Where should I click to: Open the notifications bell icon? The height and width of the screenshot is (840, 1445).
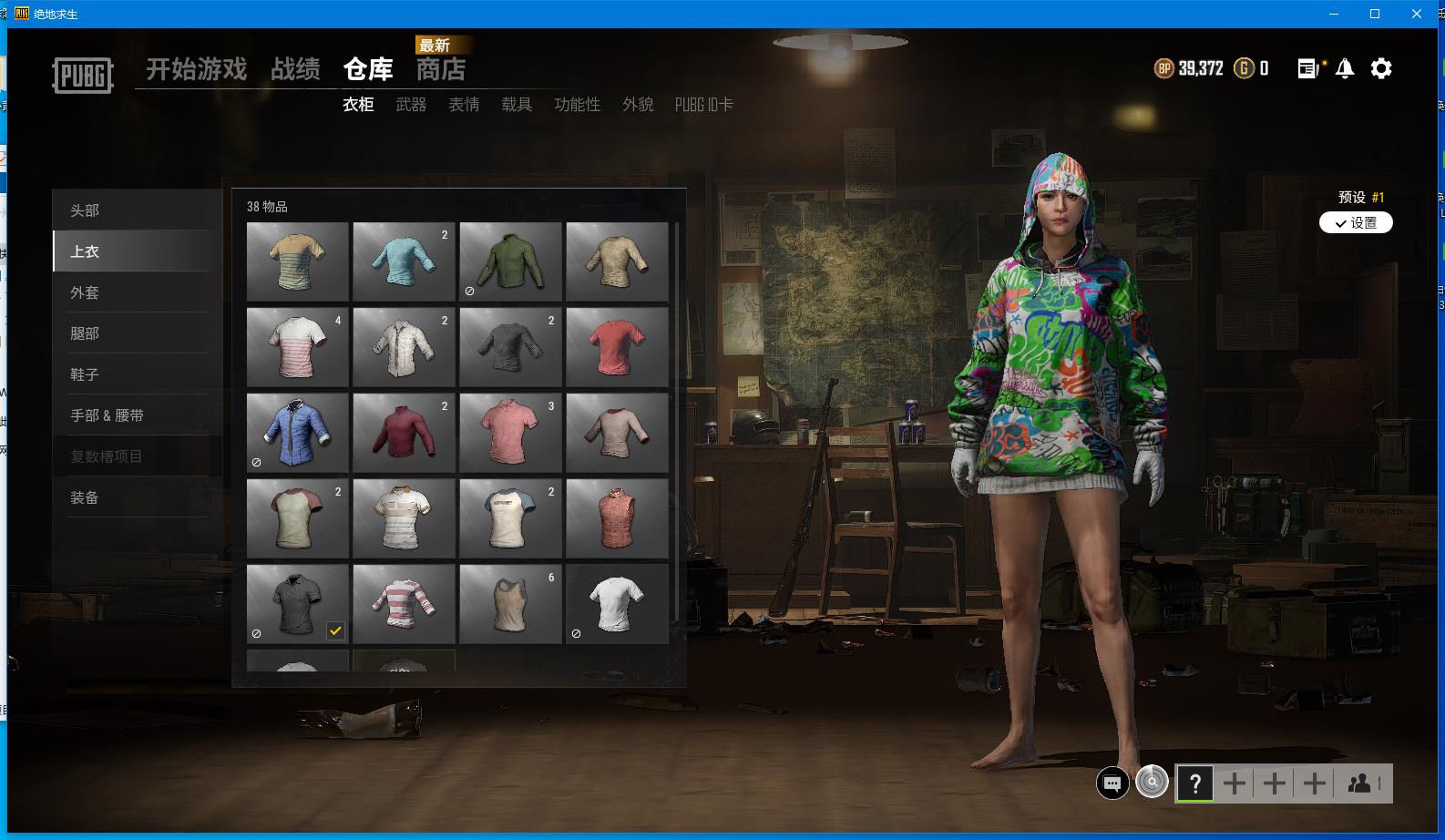click(1345, 68)
